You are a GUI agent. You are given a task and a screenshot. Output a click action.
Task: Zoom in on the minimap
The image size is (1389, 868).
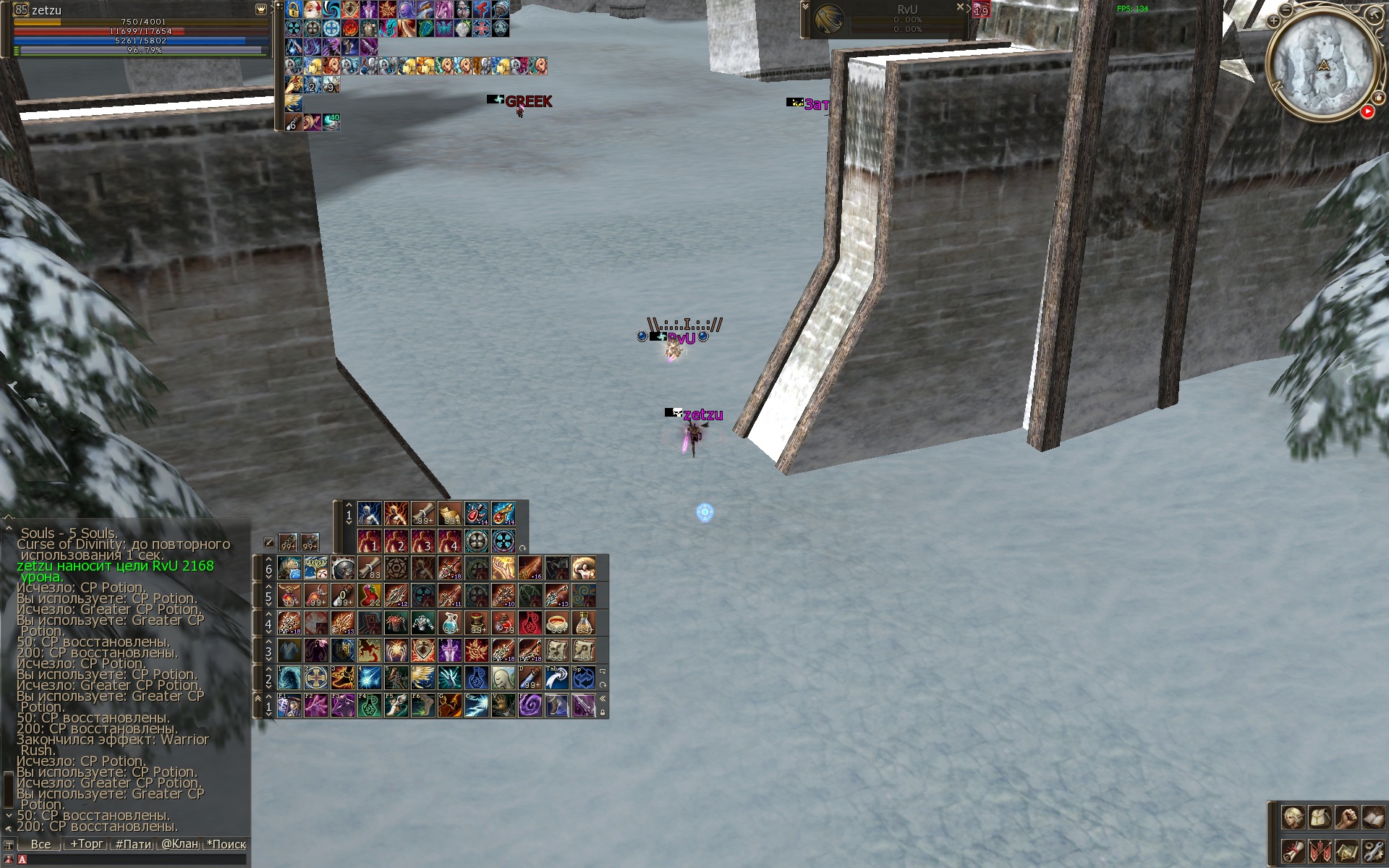tap(1273, 21)
